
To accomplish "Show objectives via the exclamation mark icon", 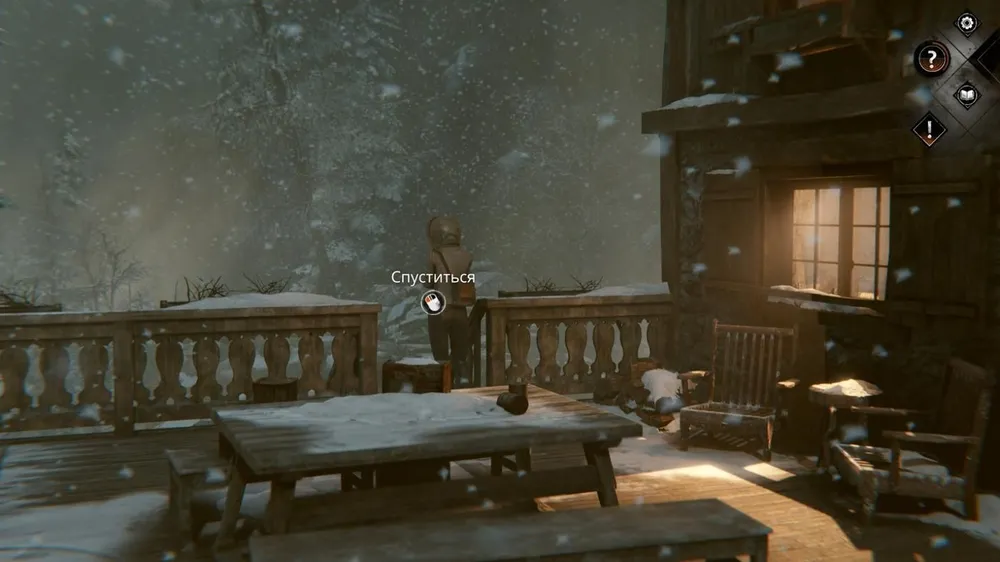I will tap(929, 127).
